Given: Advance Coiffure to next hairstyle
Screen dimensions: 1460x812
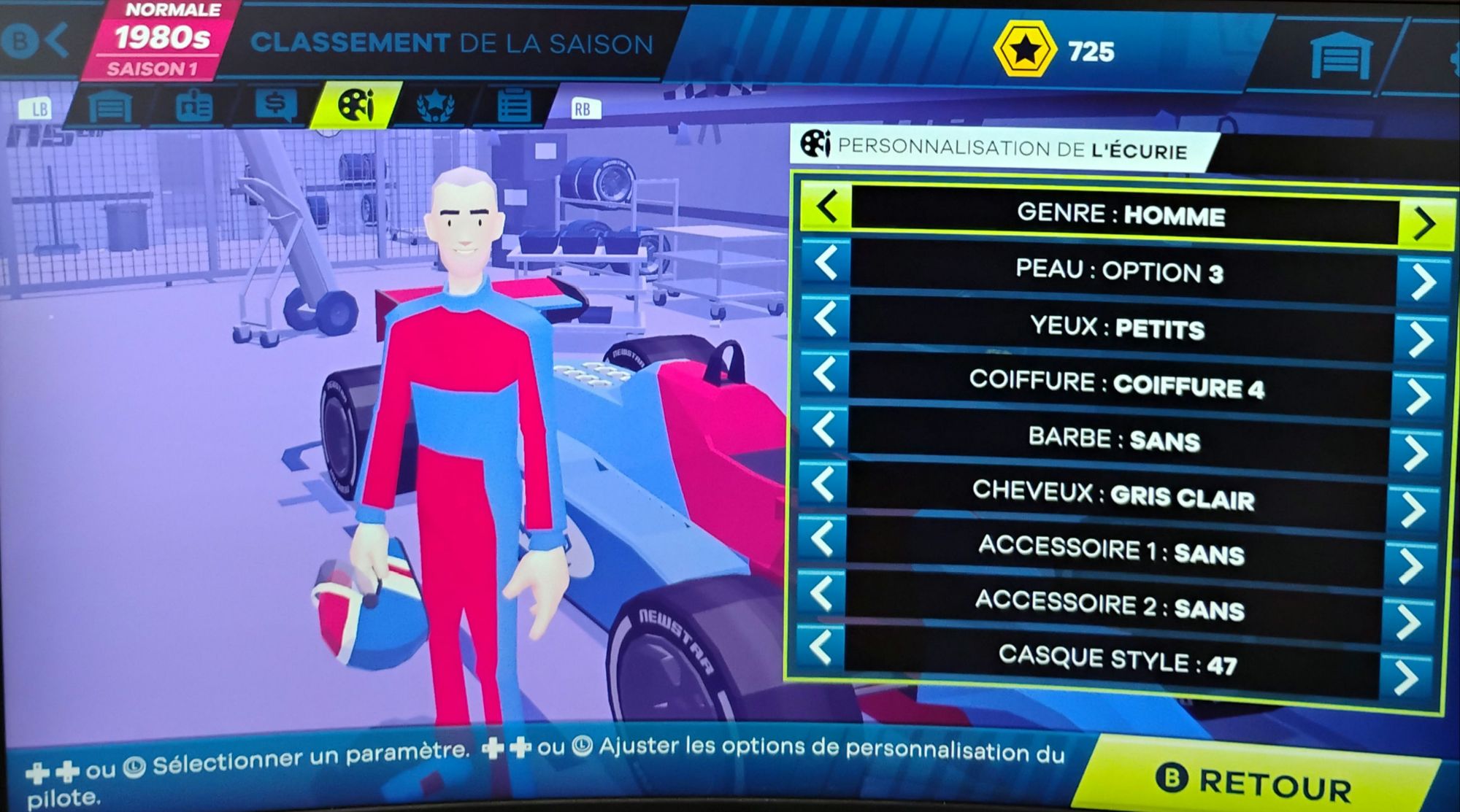Looking at the screenshot, I should (x=1418, y=396).
